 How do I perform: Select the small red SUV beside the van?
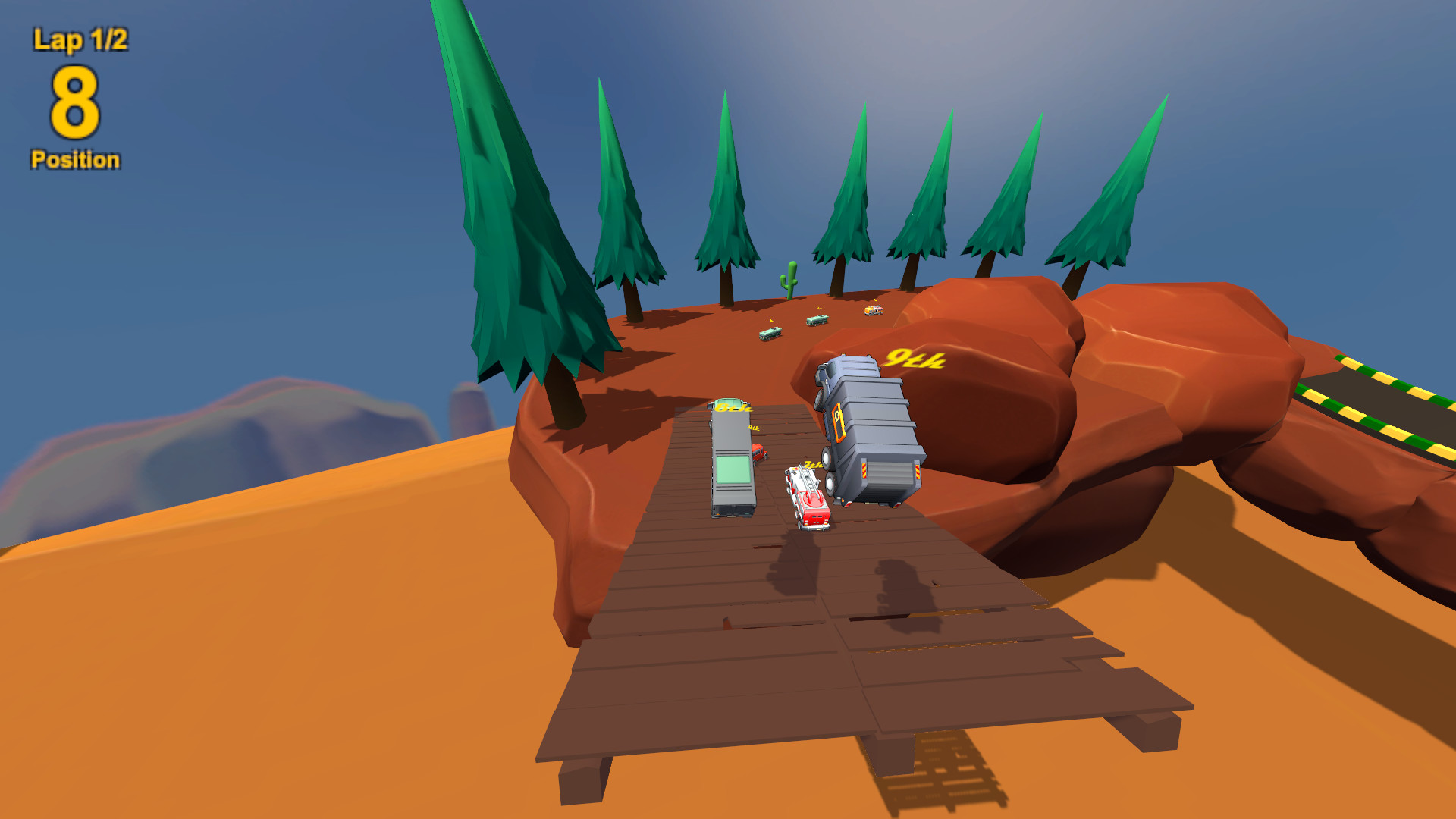758,453
